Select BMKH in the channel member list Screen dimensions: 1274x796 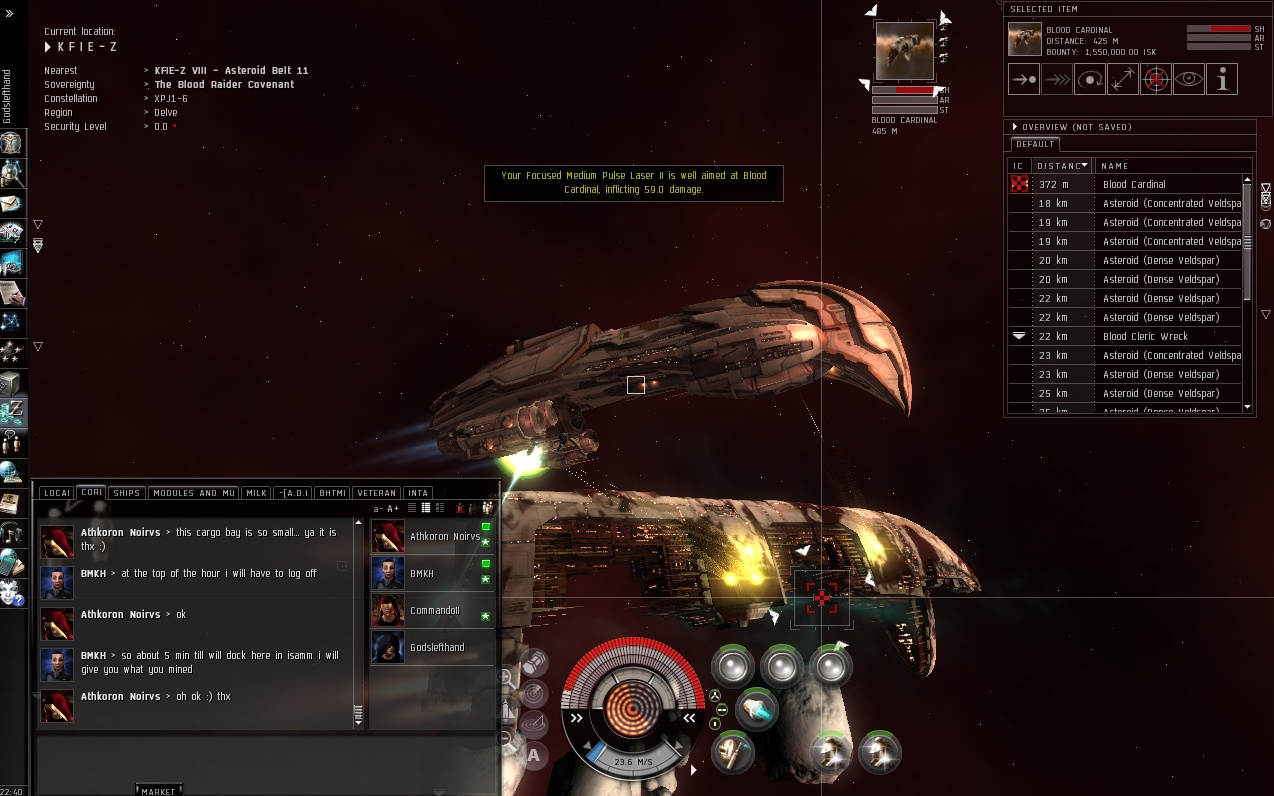click(422, 574)
